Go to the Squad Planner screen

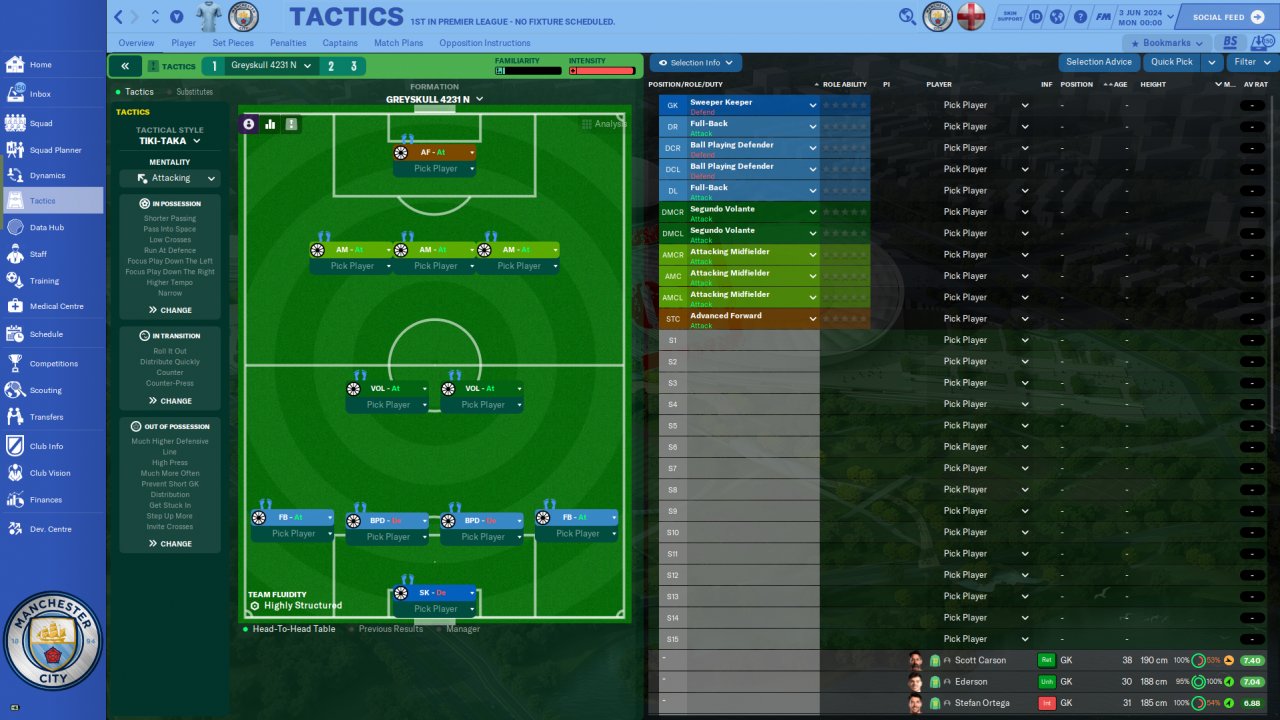[x=55, y=150]
